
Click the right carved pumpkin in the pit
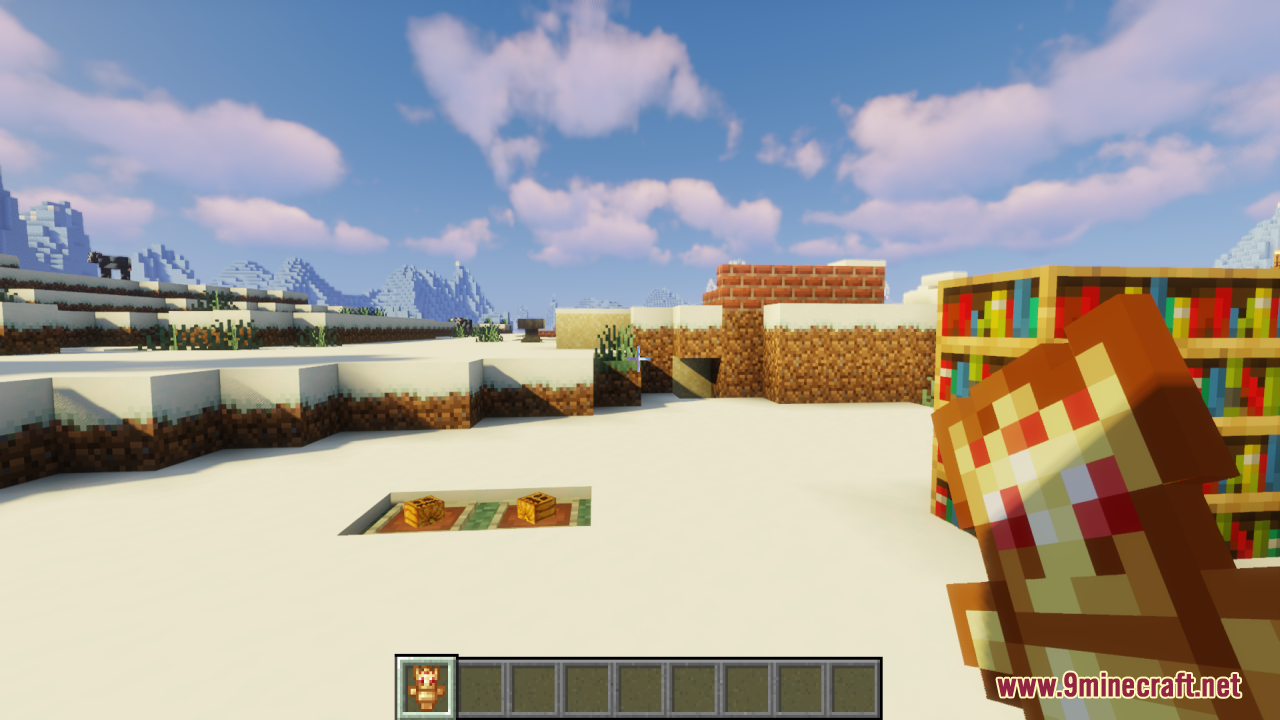(537, 509)
